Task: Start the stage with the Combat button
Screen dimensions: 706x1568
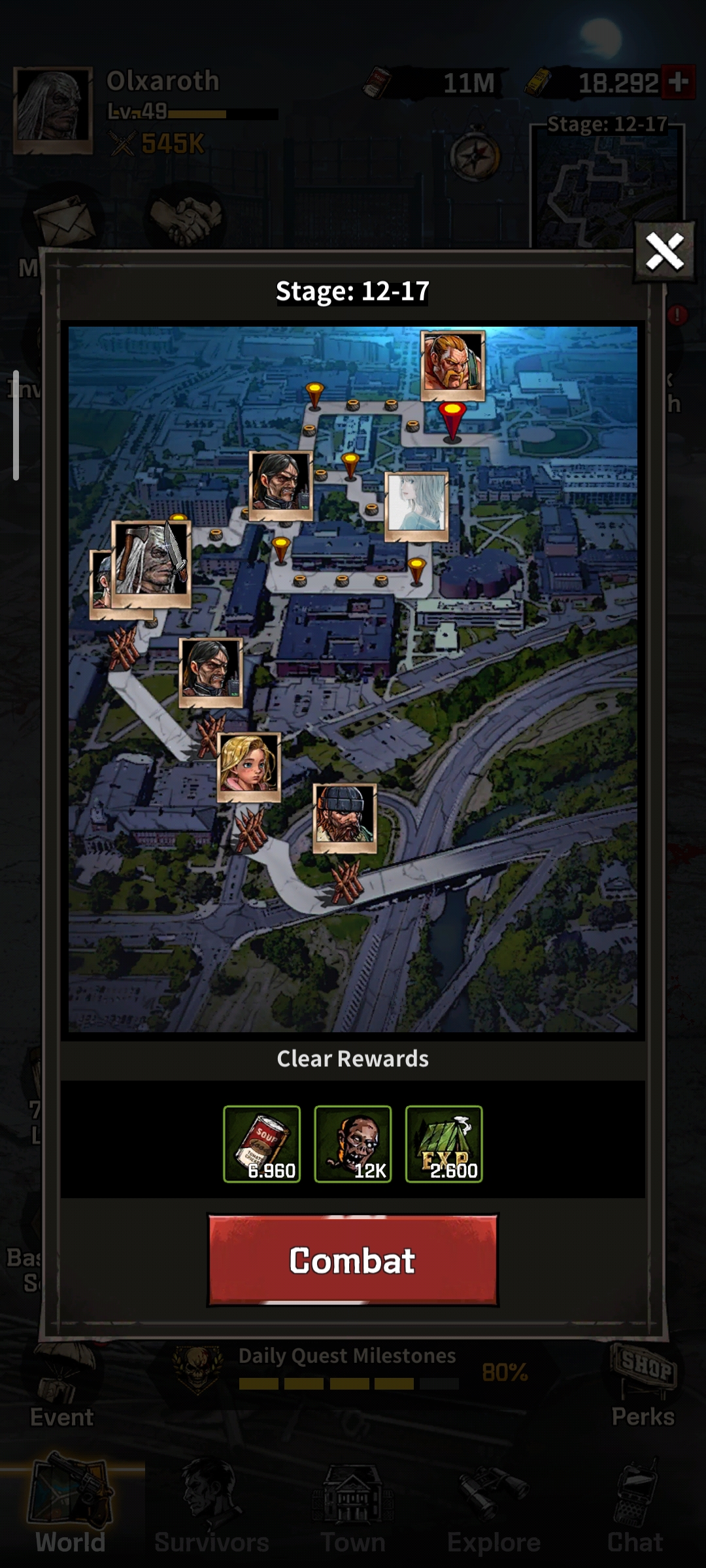Action: click(352, 1260)
